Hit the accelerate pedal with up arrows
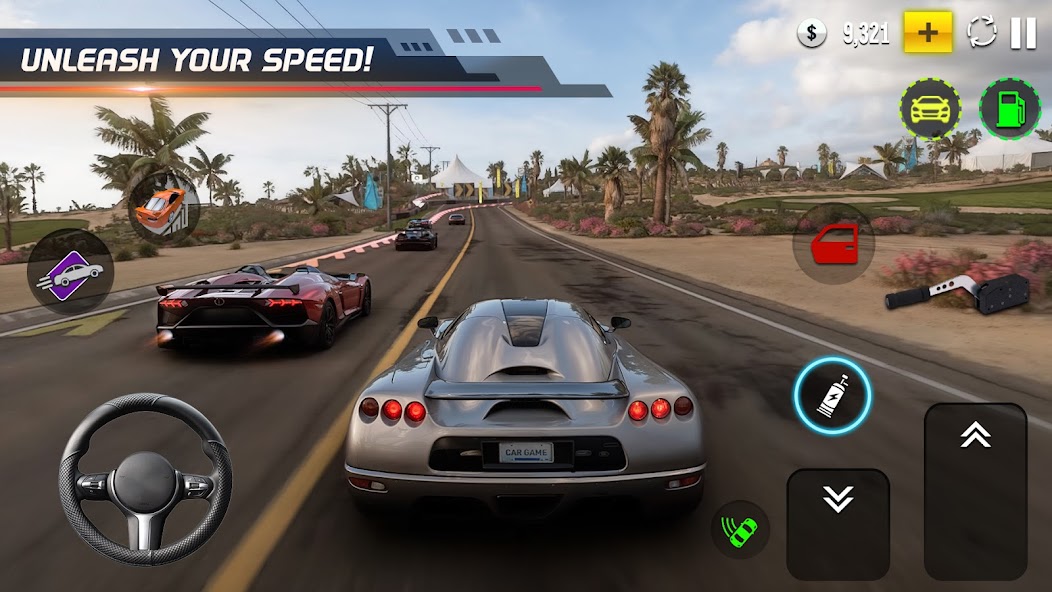 pos(975,490)
